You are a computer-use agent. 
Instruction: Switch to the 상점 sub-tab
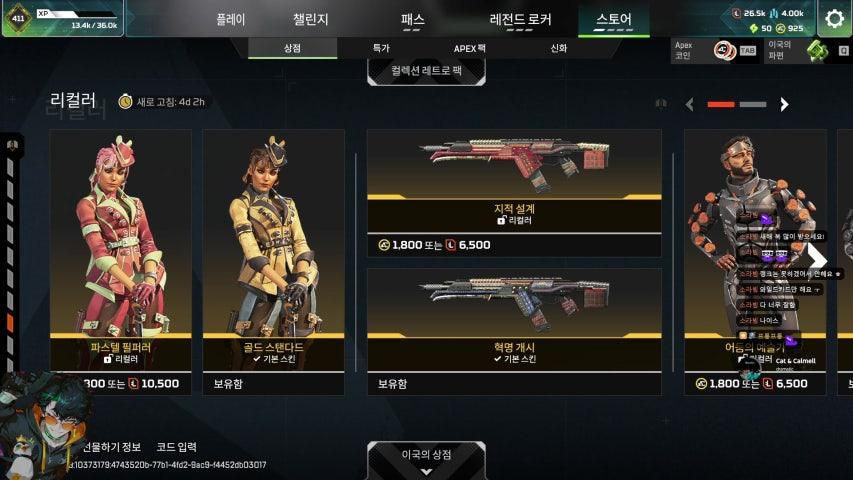pyautogui.click(x=292, y=48)
